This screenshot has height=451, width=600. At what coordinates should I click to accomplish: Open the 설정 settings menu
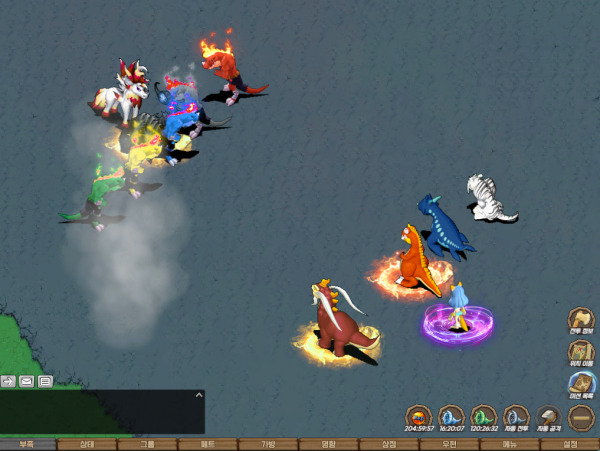[571, 444]
